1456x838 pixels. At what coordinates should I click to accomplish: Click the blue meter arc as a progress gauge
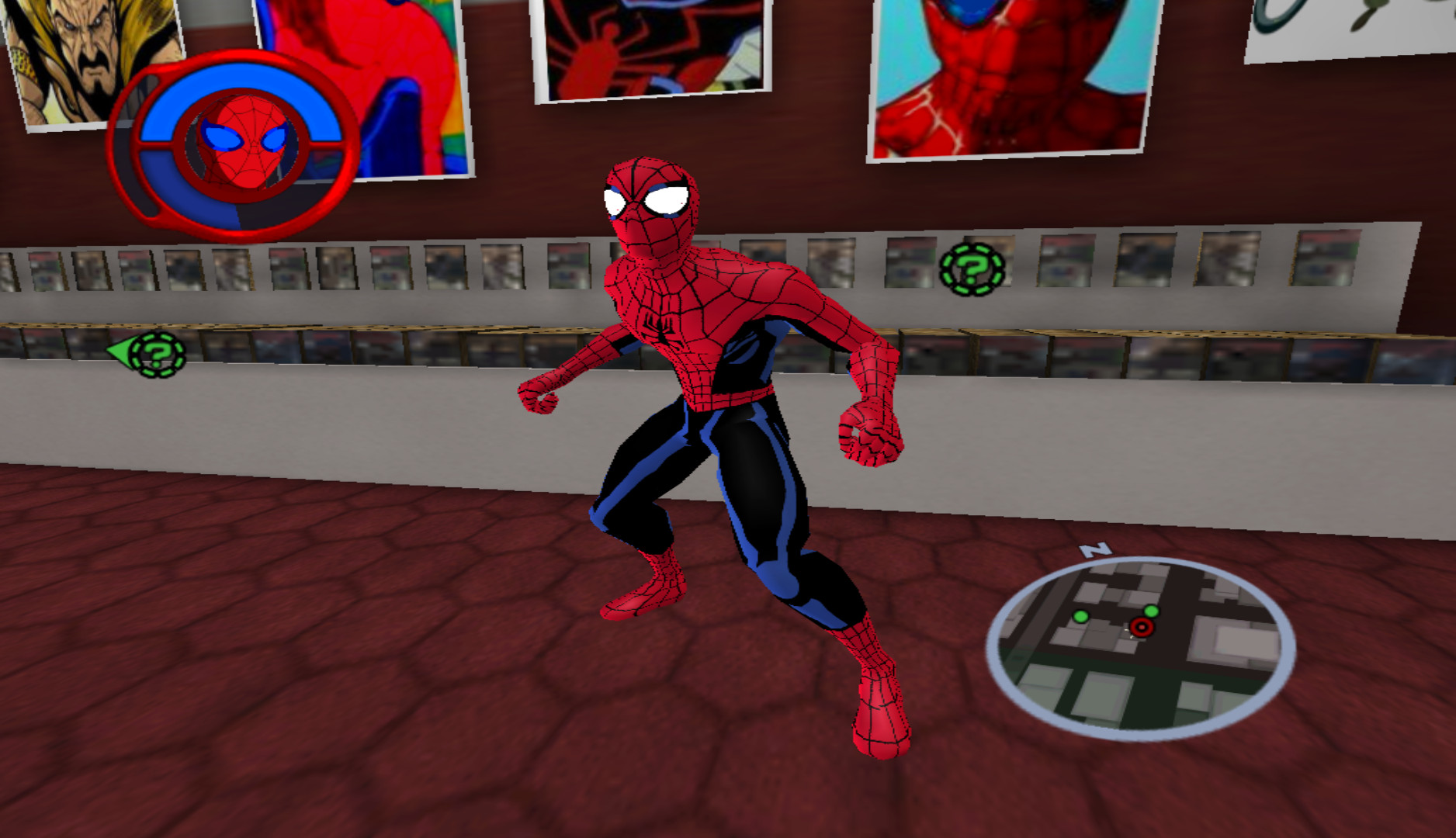pyautogui.click(x=234, y=78)
